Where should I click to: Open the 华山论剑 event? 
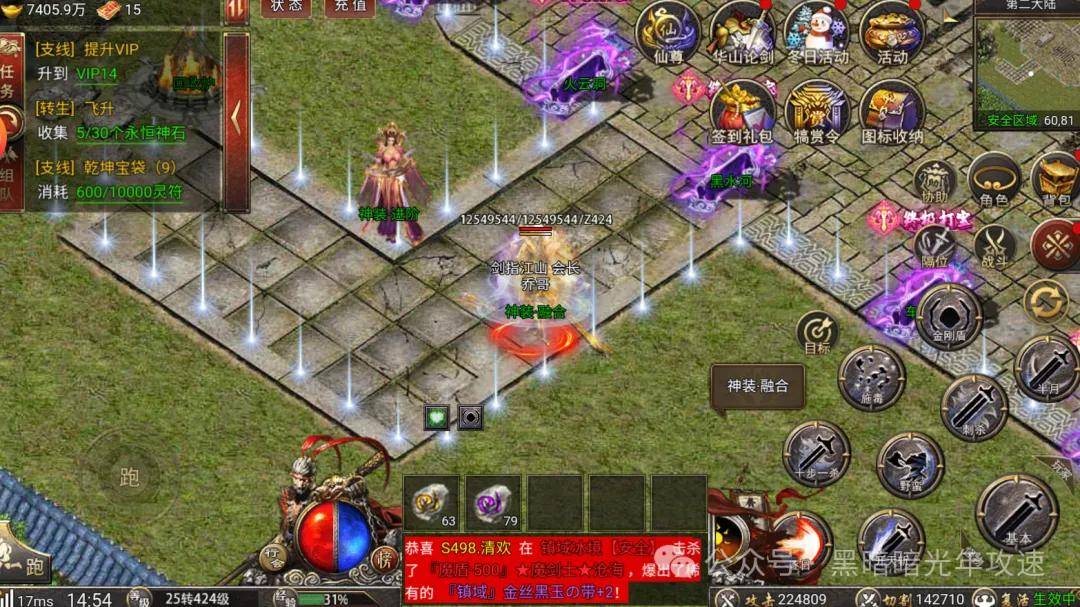tap(743, 32)
